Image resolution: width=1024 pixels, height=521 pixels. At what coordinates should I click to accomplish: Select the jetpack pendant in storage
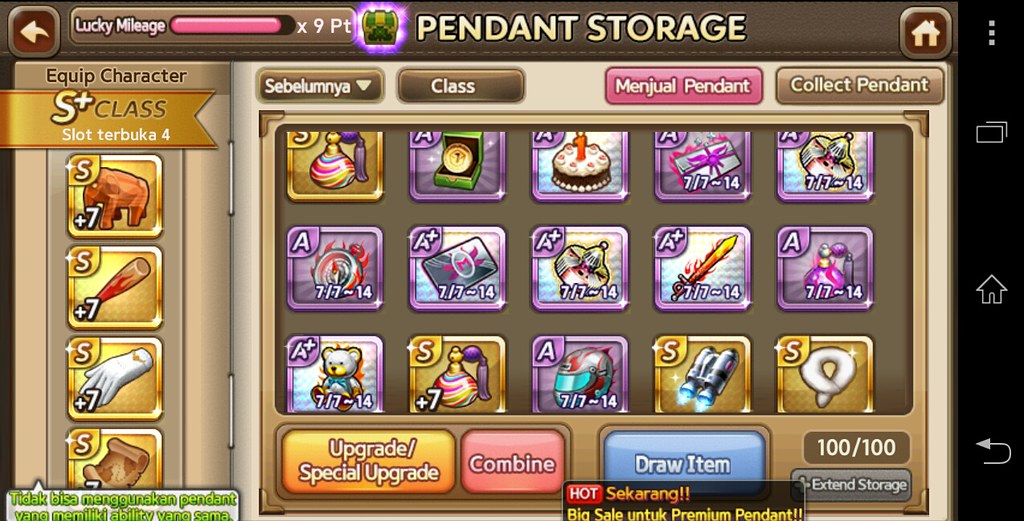tap(701, 375)
